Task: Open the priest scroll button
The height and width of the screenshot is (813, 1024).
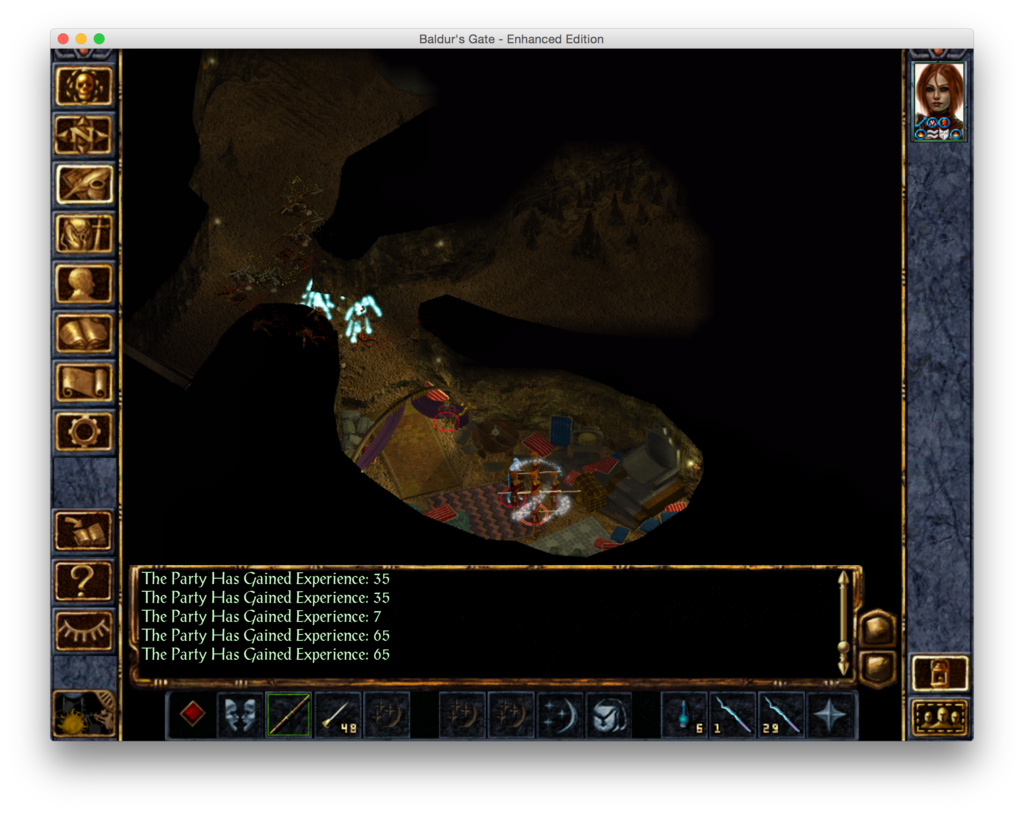Action: click(x=84, y=382)
